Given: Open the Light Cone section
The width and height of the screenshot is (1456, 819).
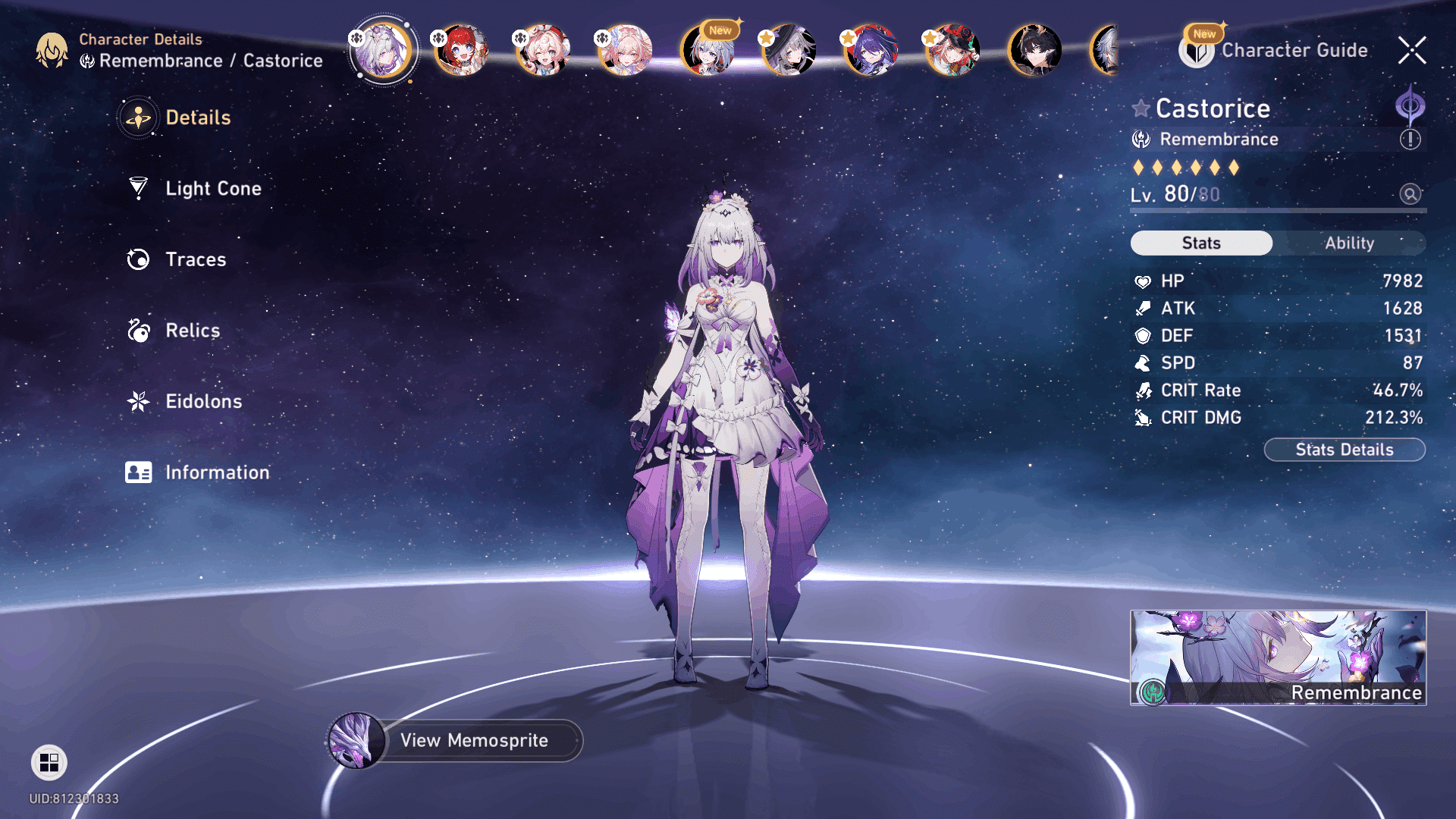Looking at the screenshot, I should [213, 189].
